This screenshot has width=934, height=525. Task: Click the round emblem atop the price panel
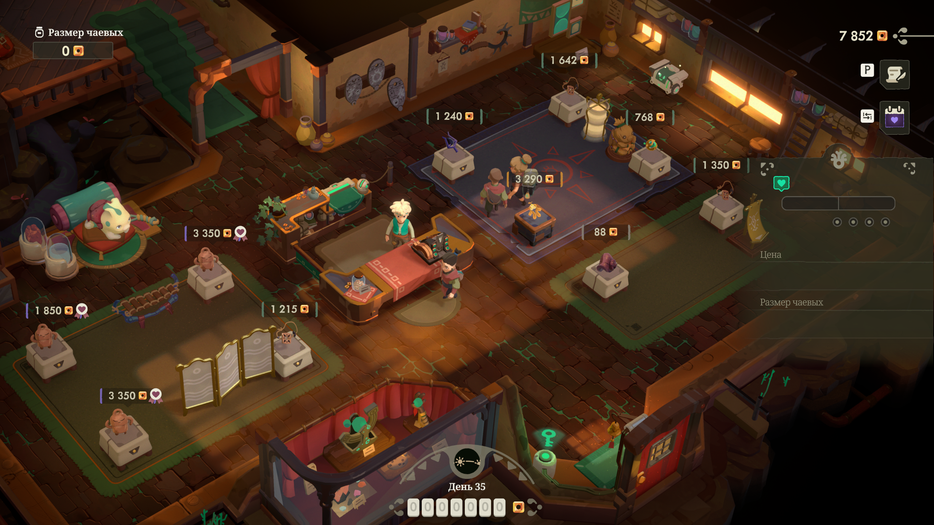point(839,157)
